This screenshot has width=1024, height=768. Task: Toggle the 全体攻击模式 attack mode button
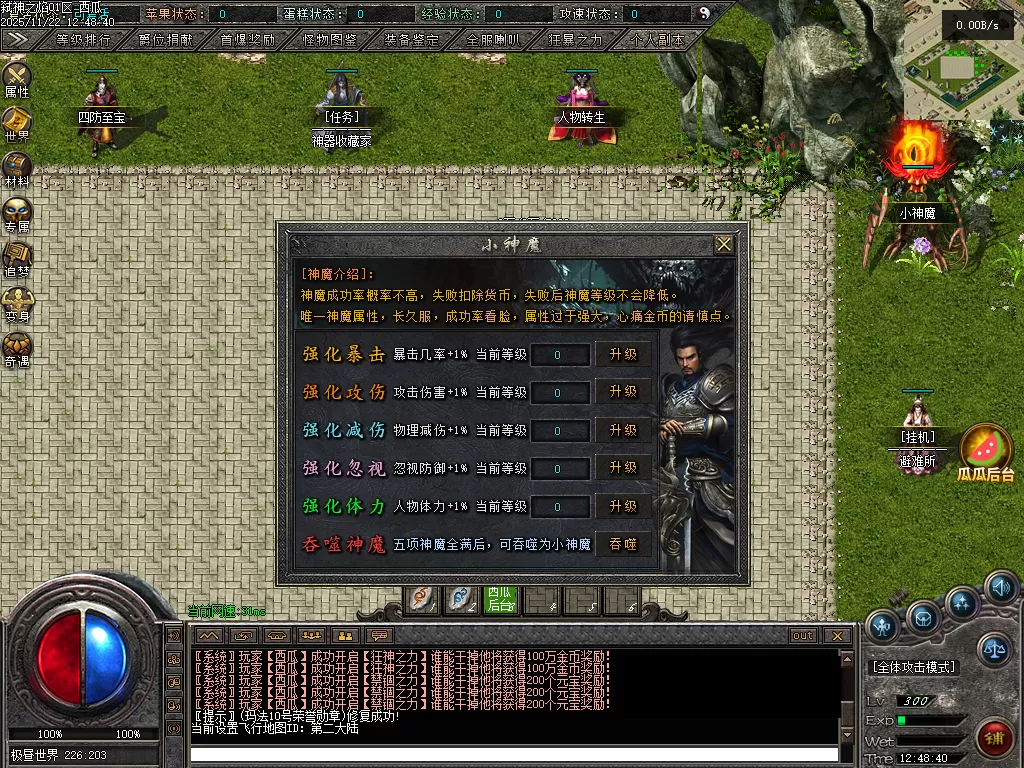[914, 667]
